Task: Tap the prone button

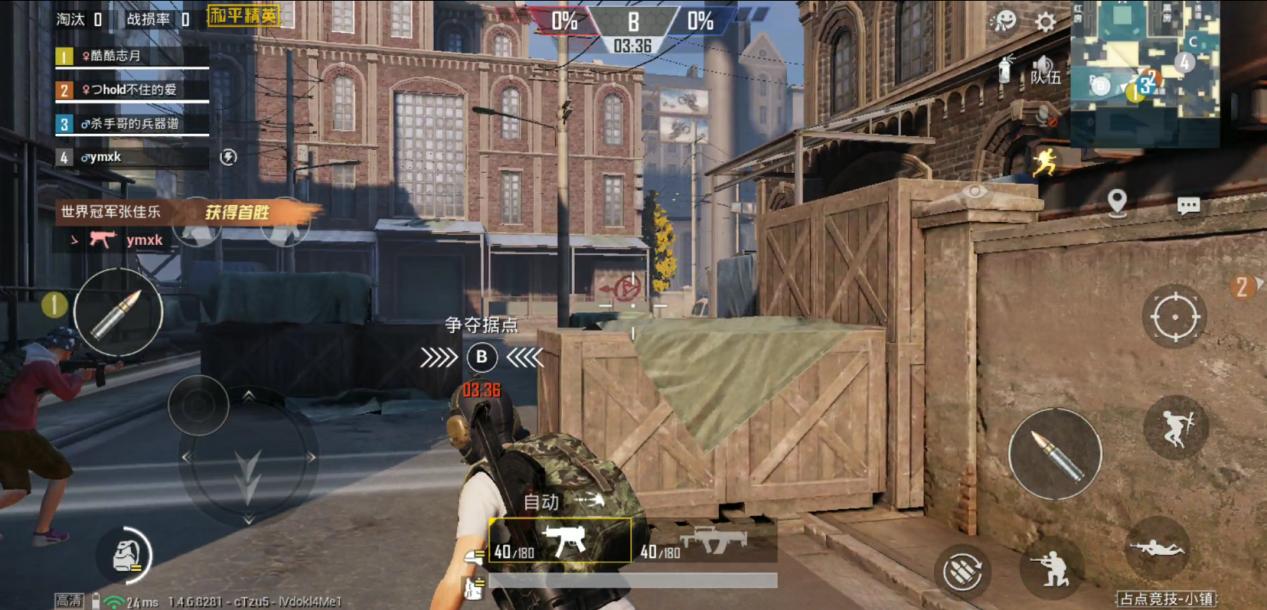Action: (1157, 548)
